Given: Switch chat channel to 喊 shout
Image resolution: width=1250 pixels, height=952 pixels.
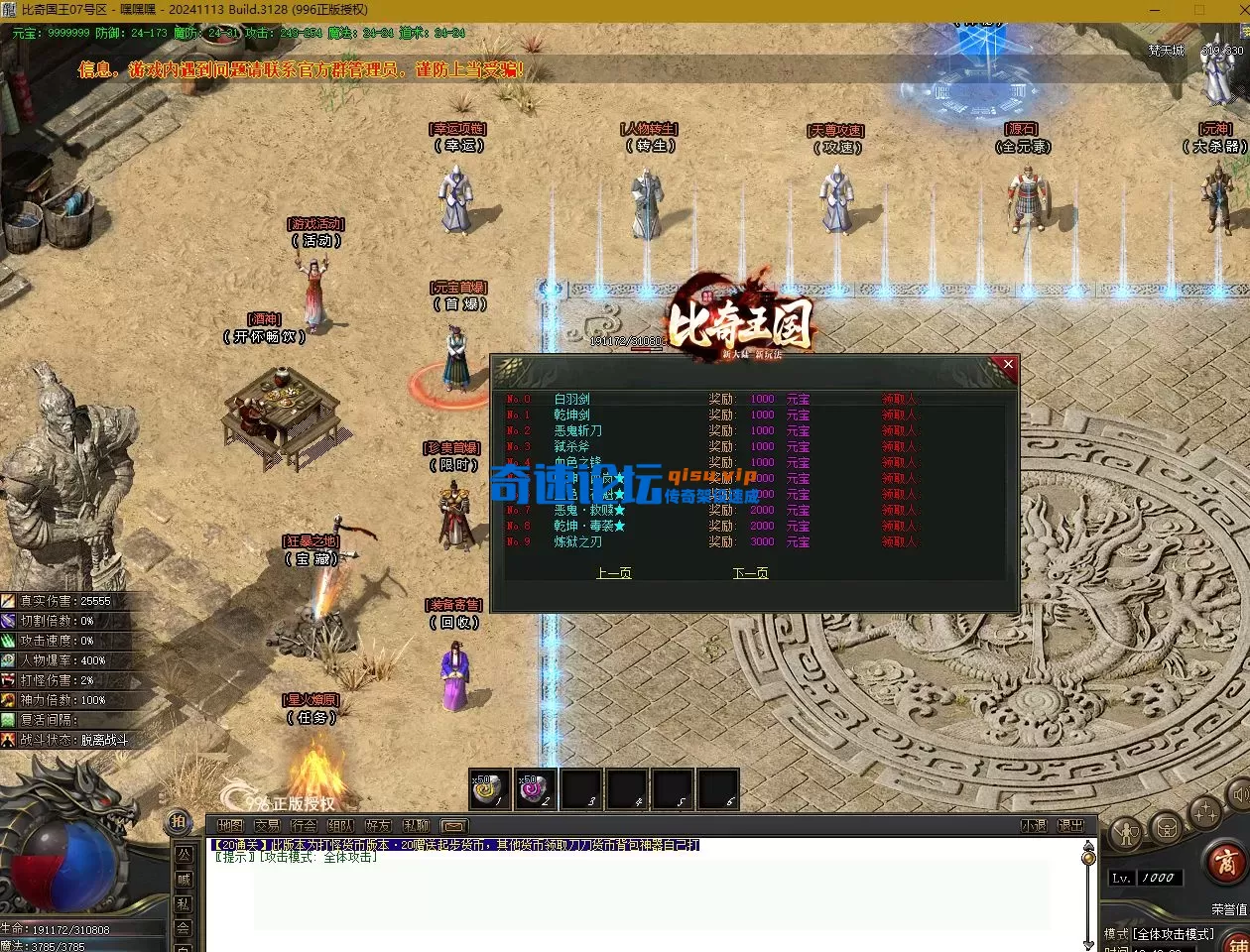Looking at the screenshot, I should click(184, 880).
